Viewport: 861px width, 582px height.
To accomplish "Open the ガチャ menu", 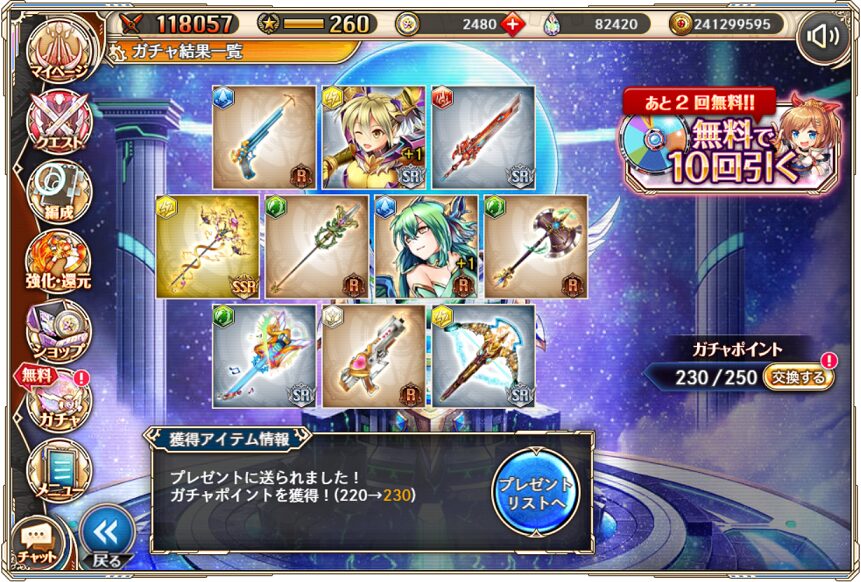I will pos(58,402).
